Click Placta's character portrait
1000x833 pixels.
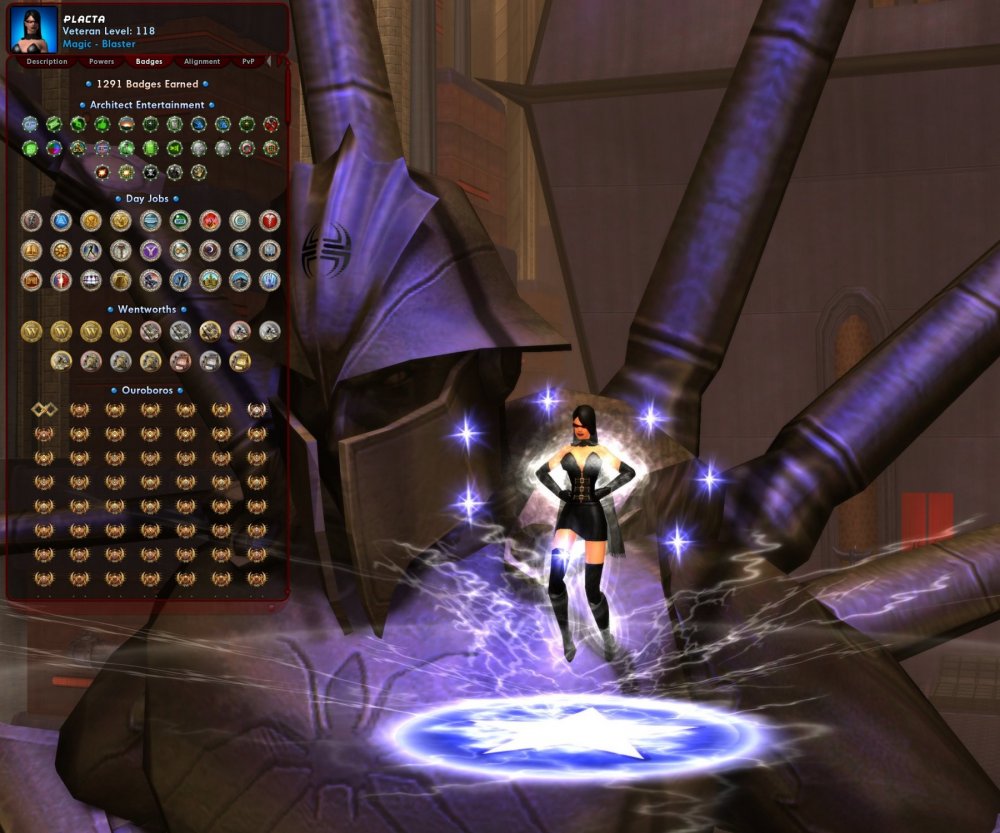point(32,29)
